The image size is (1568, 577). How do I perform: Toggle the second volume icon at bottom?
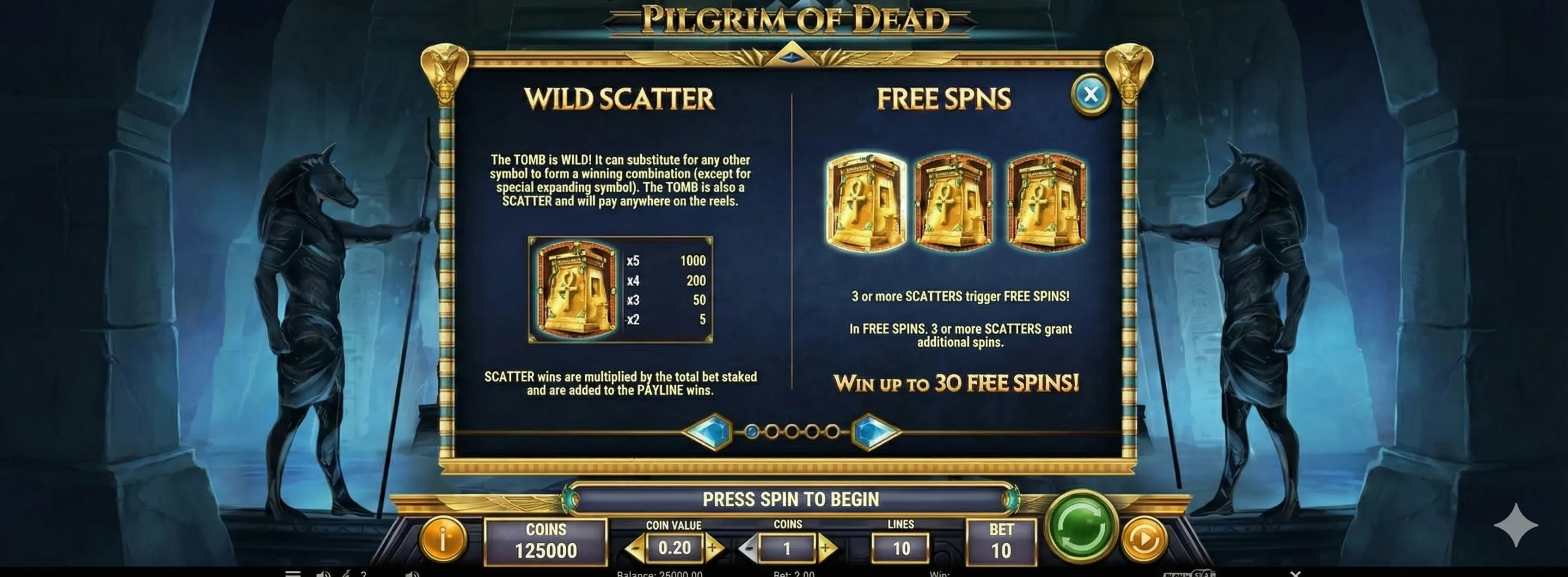click(414, 575)
